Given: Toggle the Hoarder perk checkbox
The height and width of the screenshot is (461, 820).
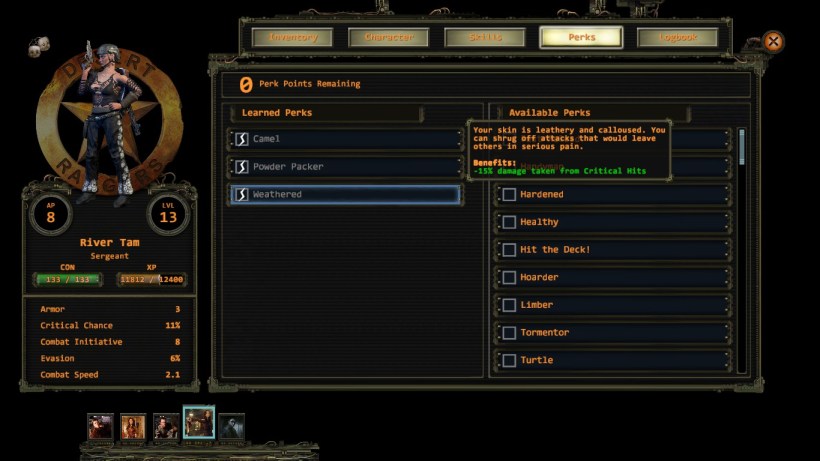Looking at the screenshot, I should click(x=509, y=277).
